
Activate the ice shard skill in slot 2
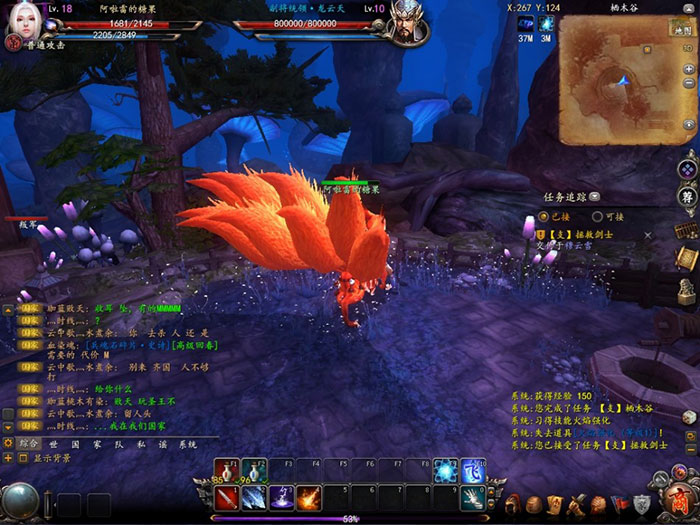254,497
